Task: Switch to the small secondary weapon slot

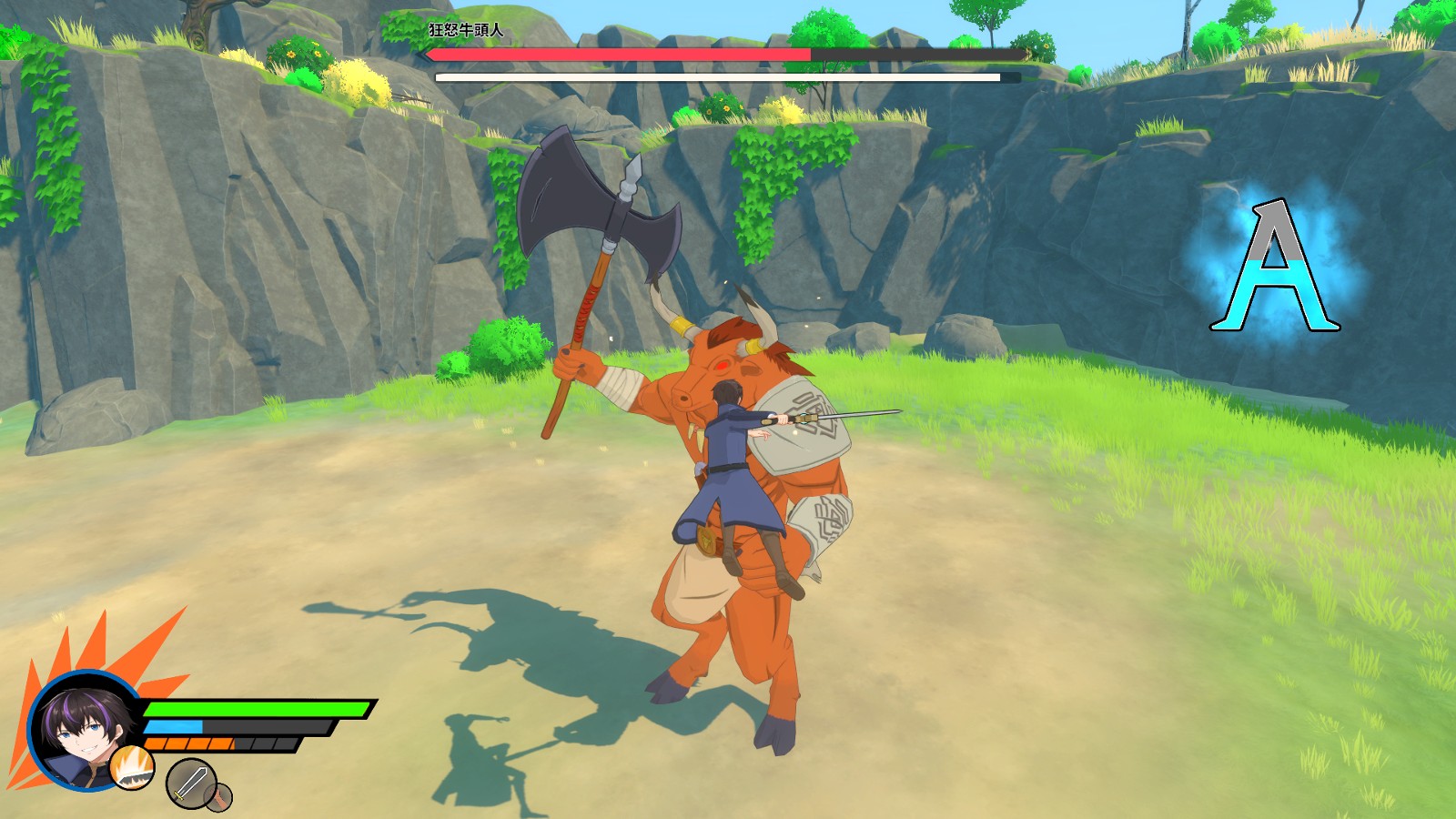Action: coord(219,797)
